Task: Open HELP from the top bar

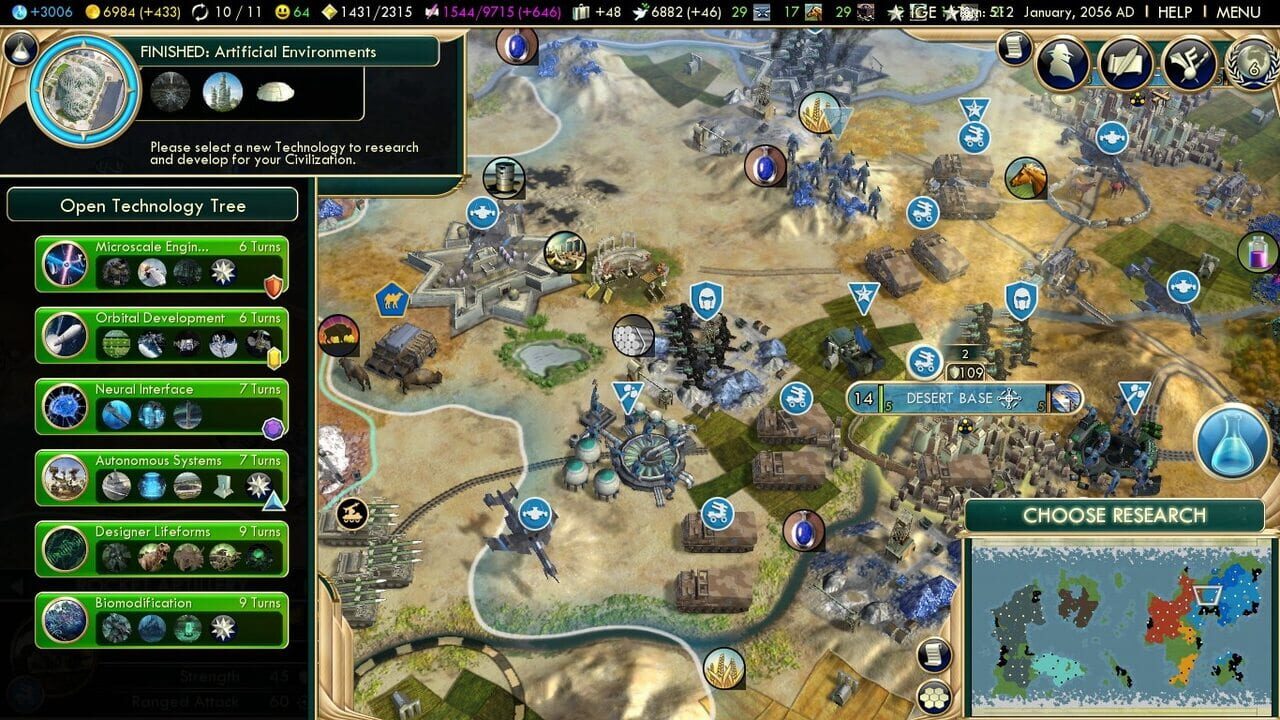Action: 1176,10
